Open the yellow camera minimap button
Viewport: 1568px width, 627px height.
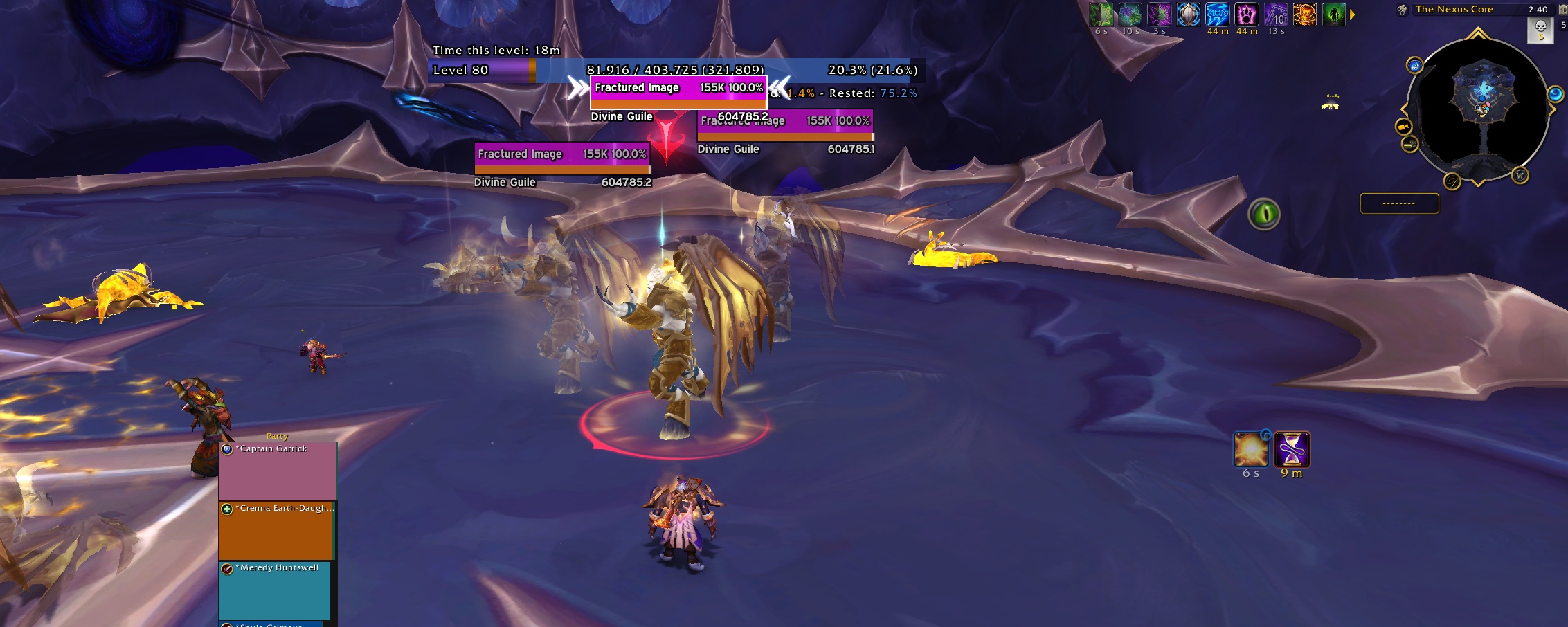pyautogui.click(x=1403, y=127)
